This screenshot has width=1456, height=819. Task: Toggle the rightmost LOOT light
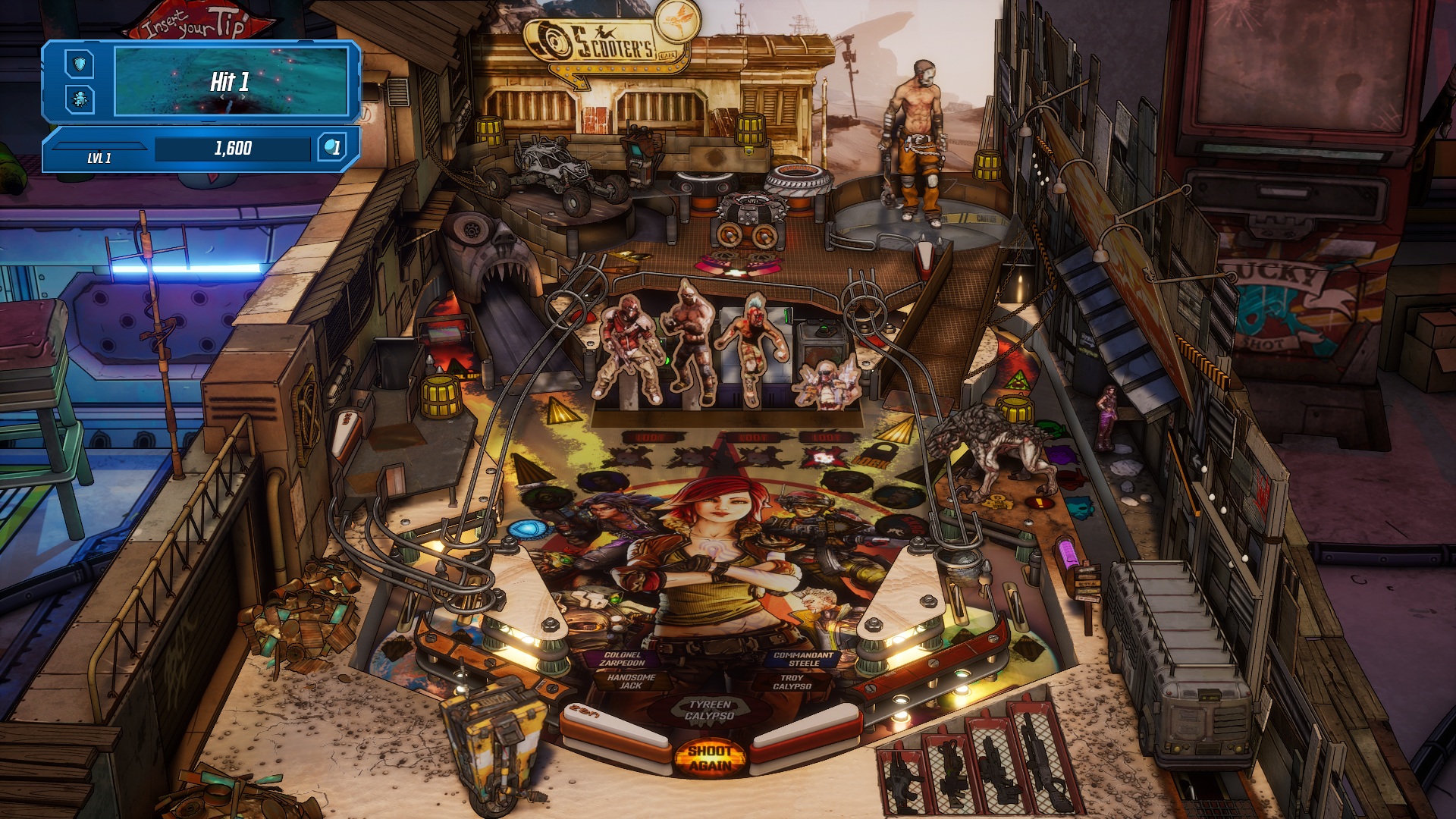[827, 438]
